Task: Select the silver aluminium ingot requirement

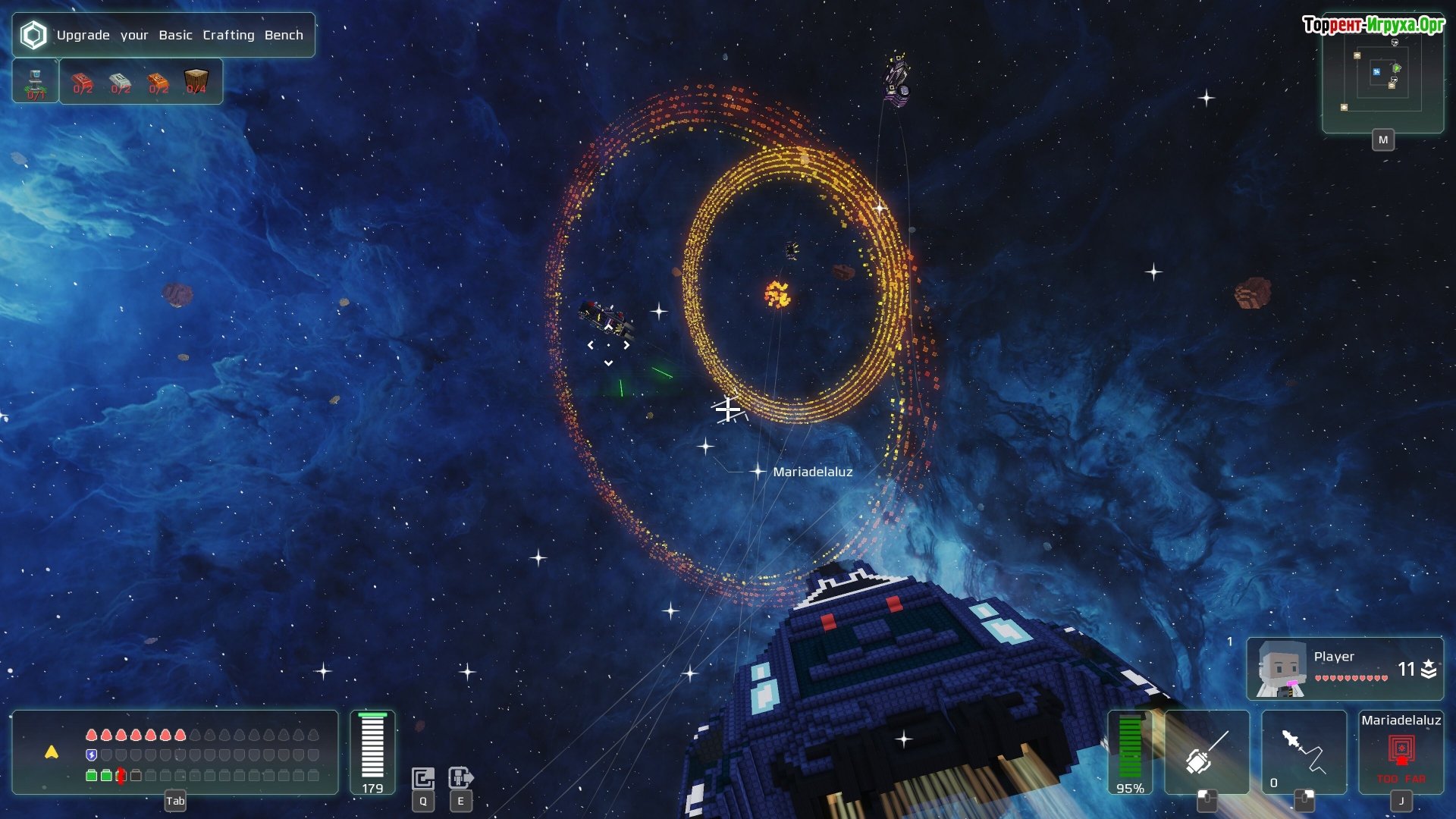Action: pyautogui.click(x=121, y=82)
